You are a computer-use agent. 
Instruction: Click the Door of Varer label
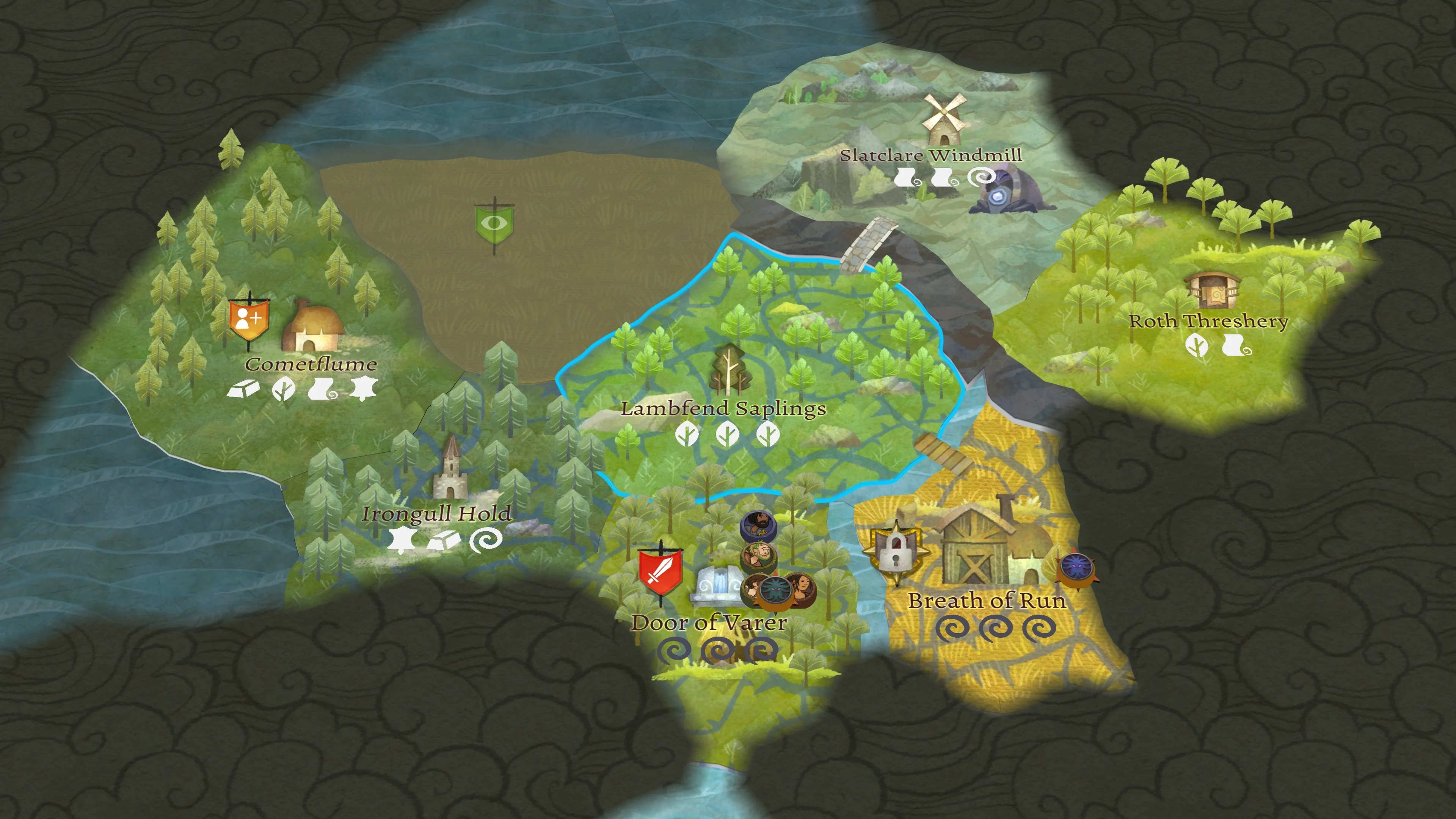(x=709, y=623)
